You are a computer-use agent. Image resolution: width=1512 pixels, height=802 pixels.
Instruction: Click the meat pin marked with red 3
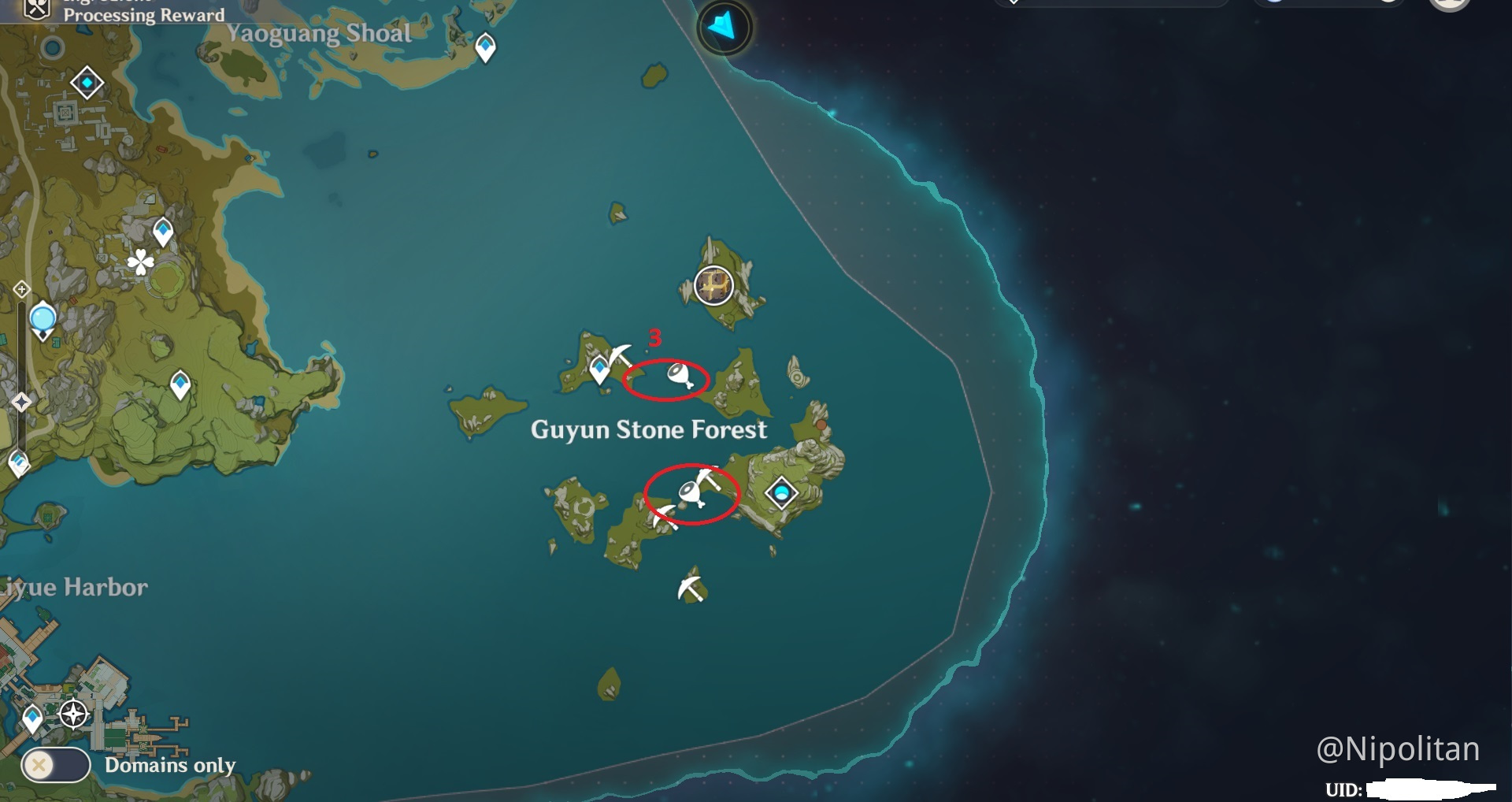[680, 375]
